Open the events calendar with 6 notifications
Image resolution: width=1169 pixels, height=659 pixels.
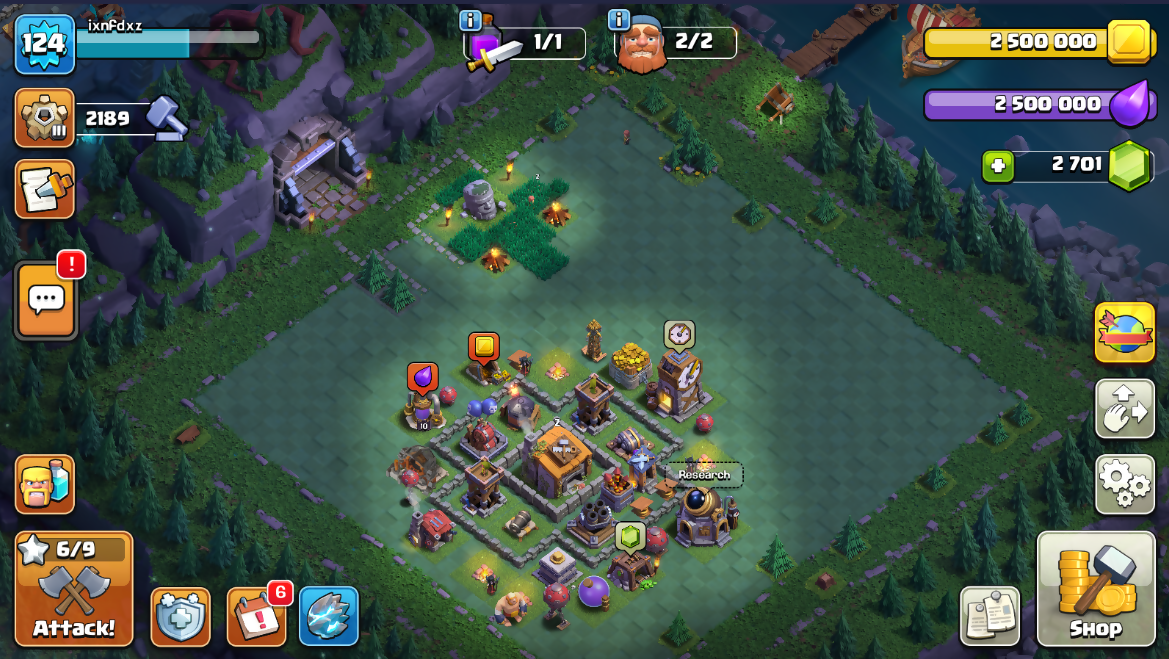256,616
